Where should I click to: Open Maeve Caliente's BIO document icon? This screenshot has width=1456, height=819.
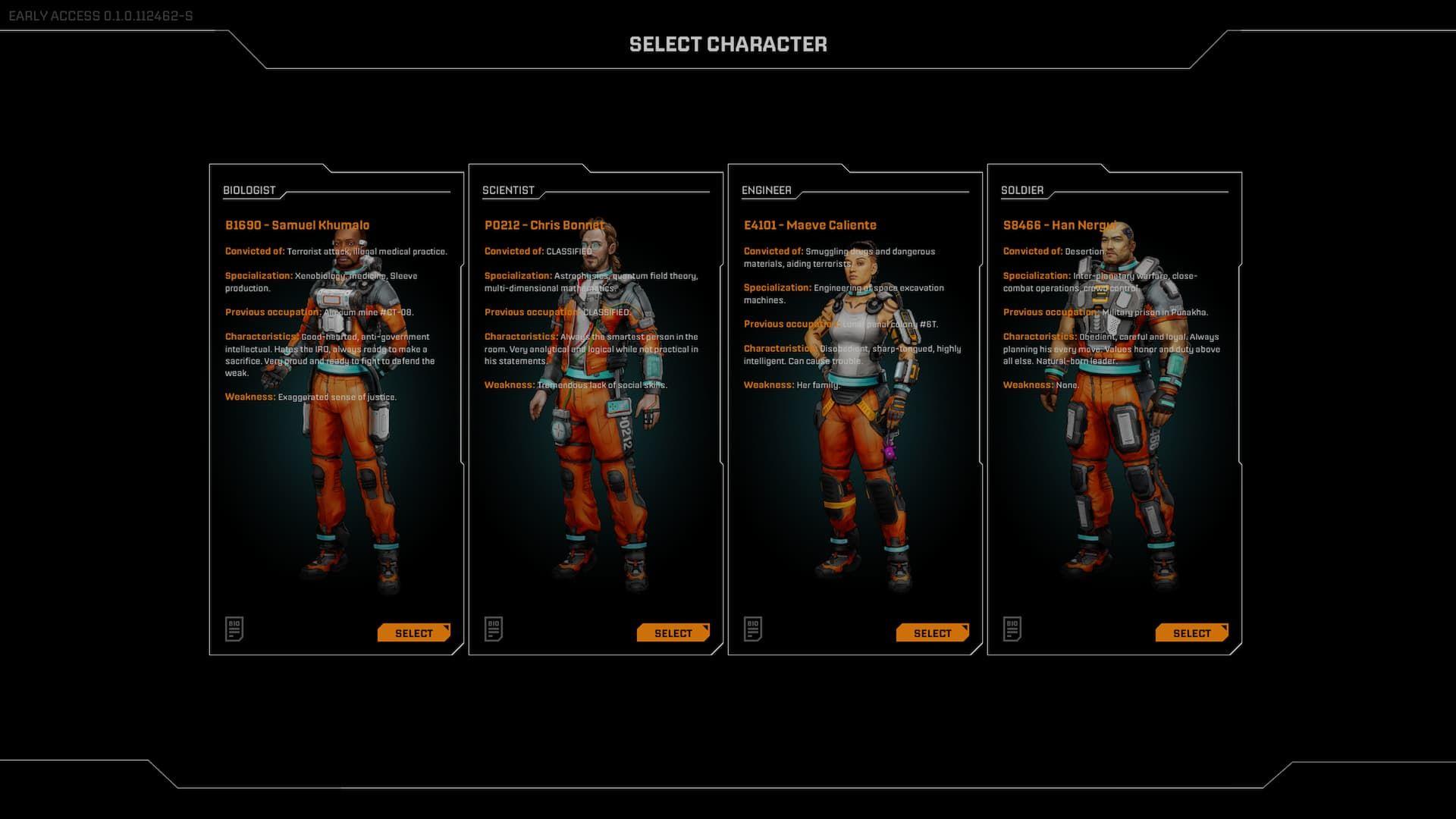(753, 629)
